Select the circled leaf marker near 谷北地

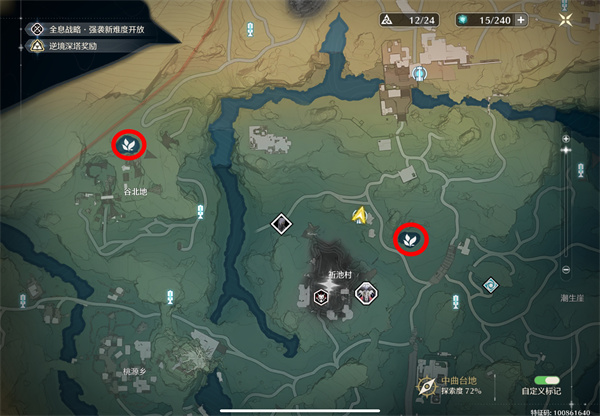[129, 145]
